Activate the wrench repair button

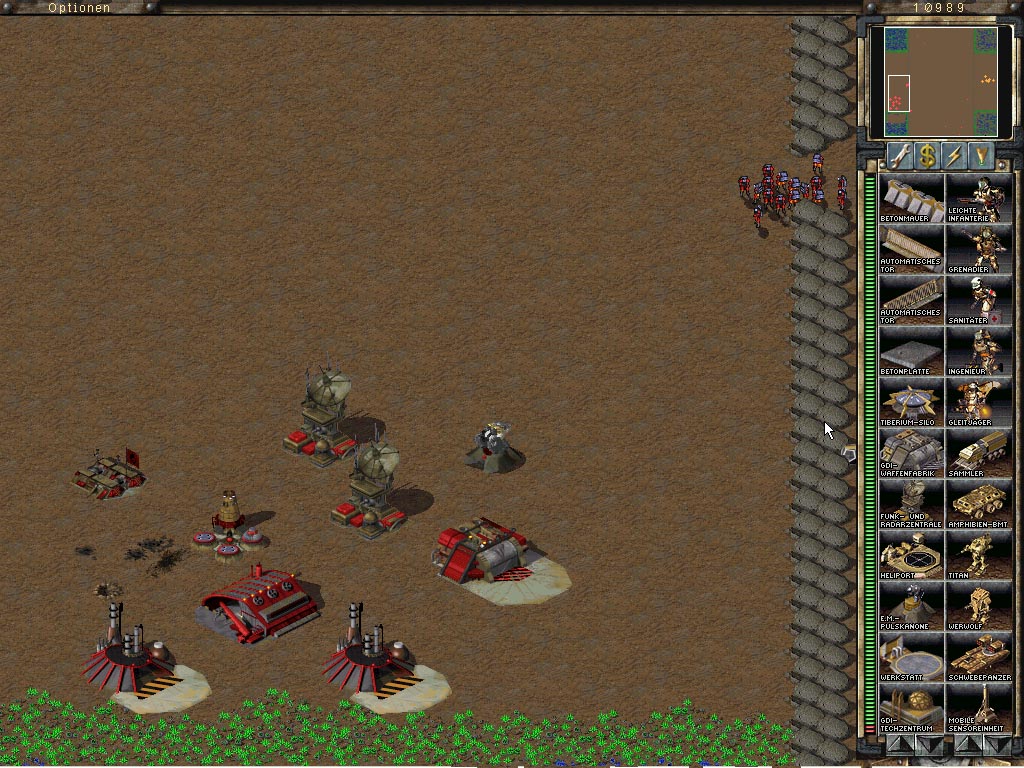tap(900, 156)
